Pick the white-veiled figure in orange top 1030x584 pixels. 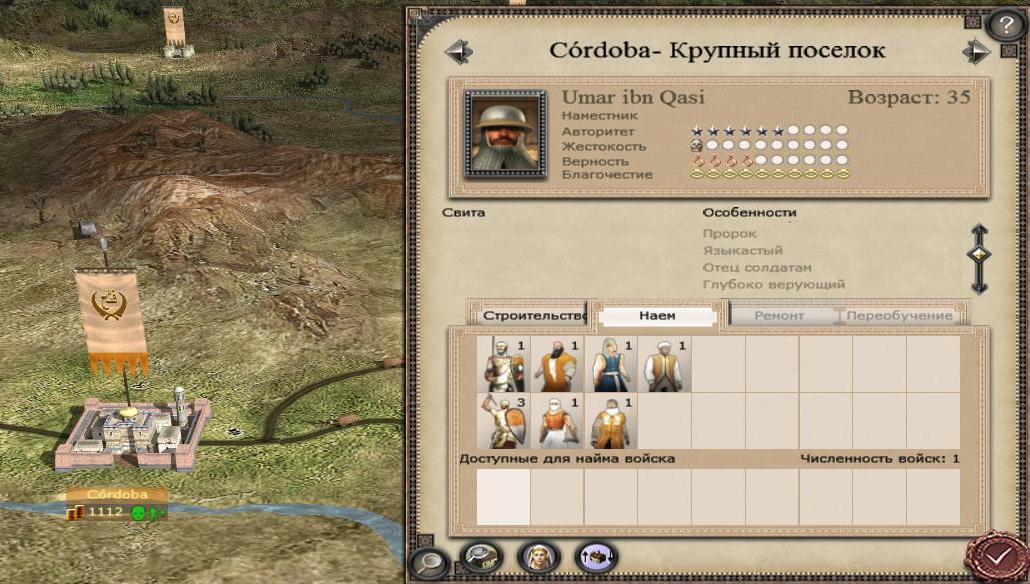(x=557, y=422)
